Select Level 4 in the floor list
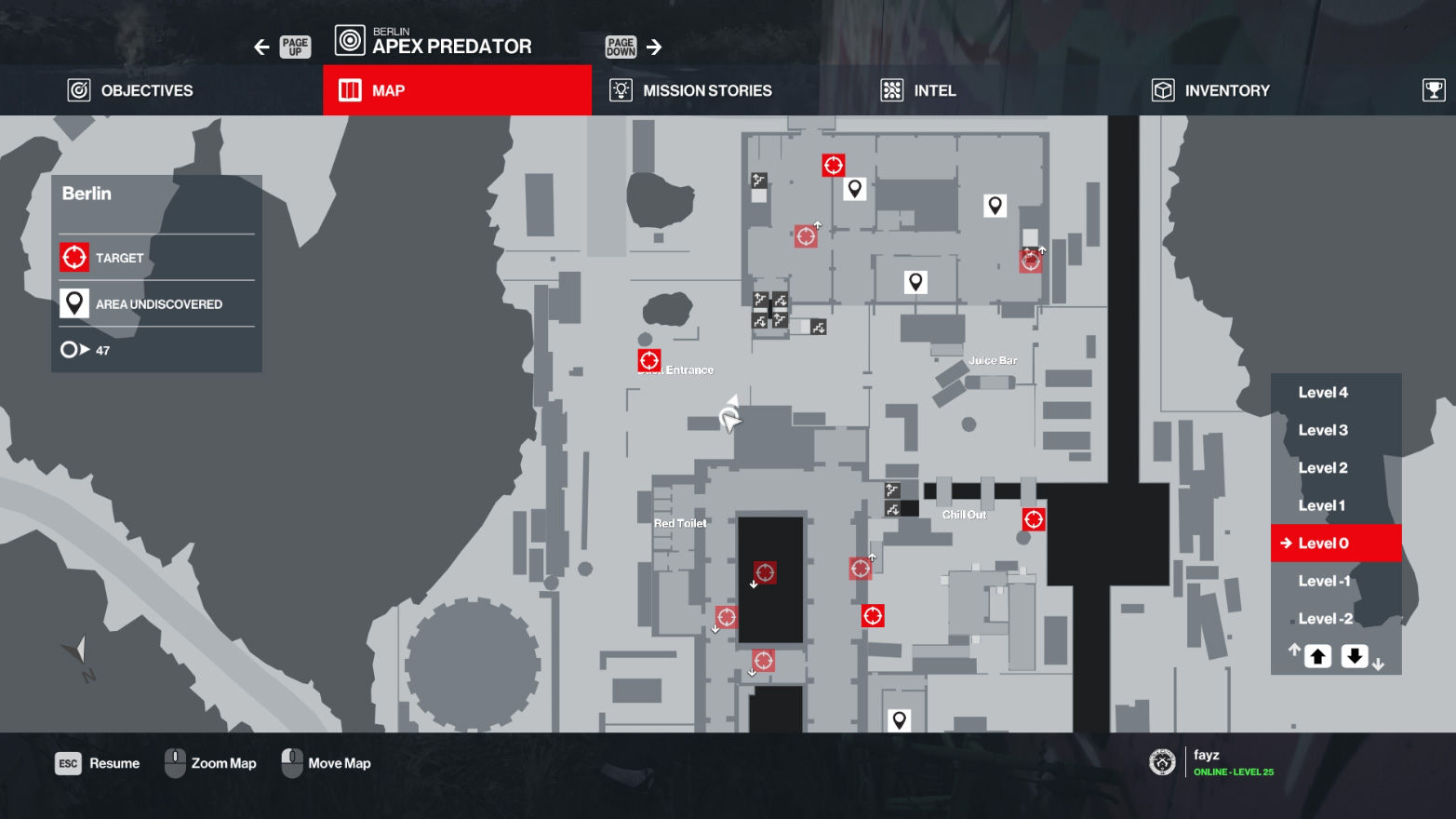 click(x=1323, y=392)
